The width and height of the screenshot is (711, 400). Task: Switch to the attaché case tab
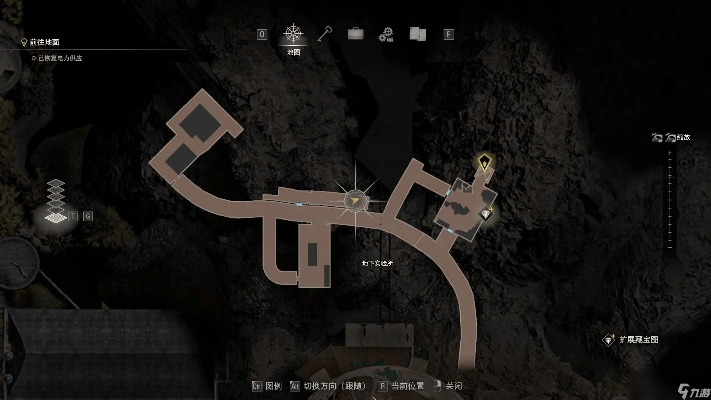(355, 34)
